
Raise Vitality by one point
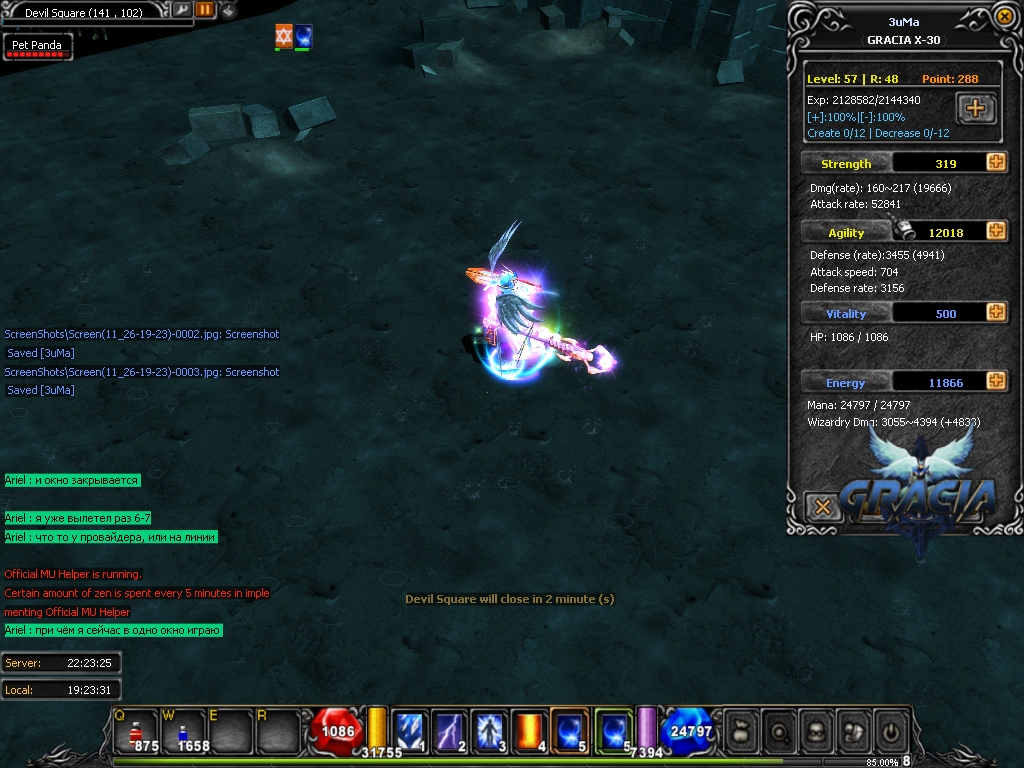coord(996,313)
